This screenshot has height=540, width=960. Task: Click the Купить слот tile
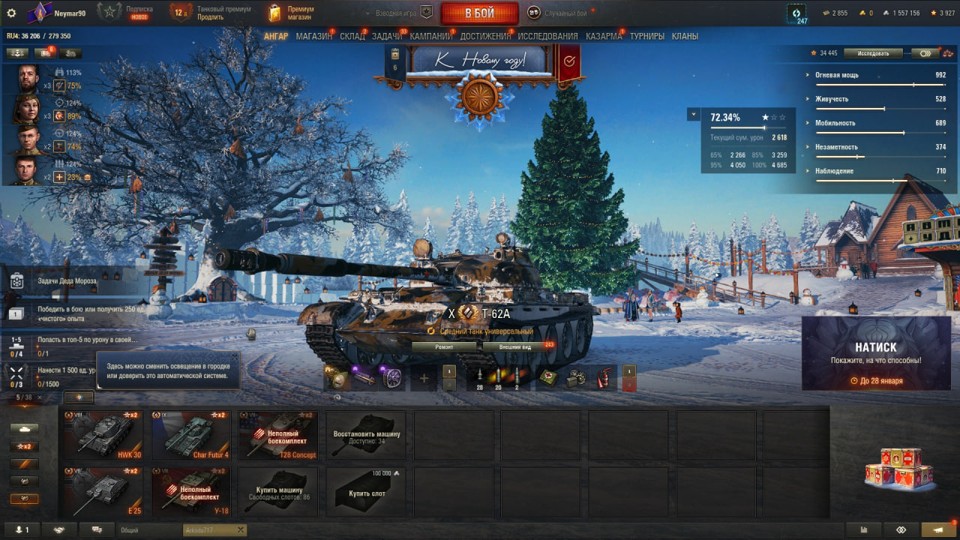click(366, 491)
